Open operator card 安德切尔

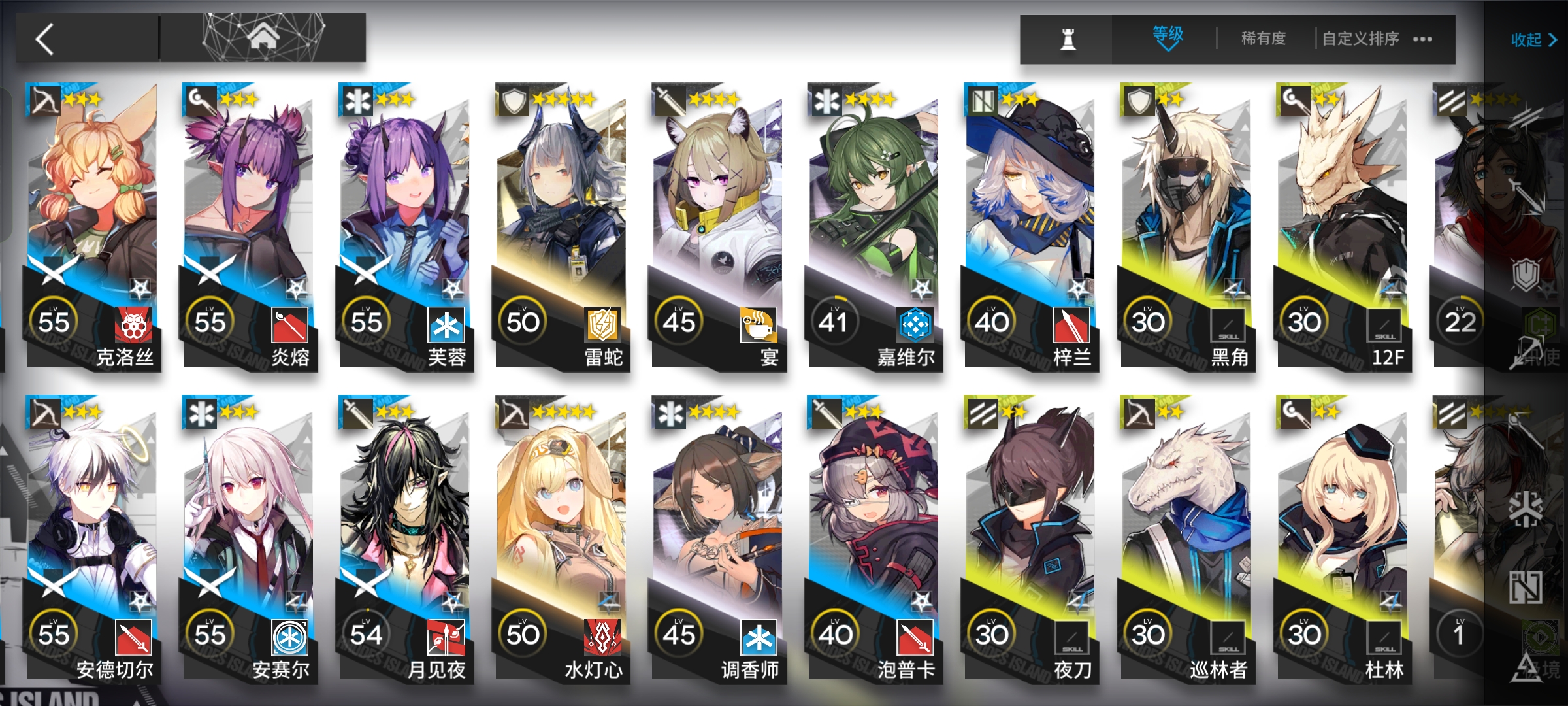tap(93, 538)
